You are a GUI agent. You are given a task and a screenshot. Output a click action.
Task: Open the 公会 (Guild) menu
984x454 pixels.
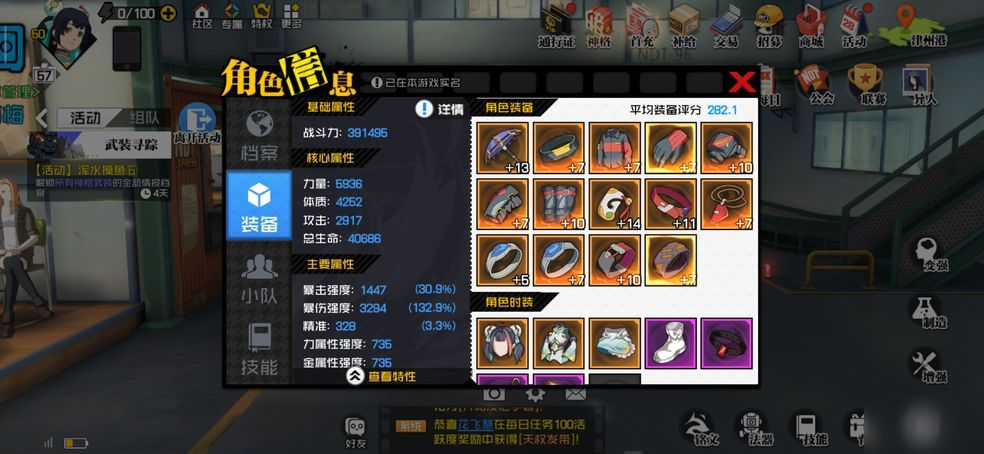point(822,83)
